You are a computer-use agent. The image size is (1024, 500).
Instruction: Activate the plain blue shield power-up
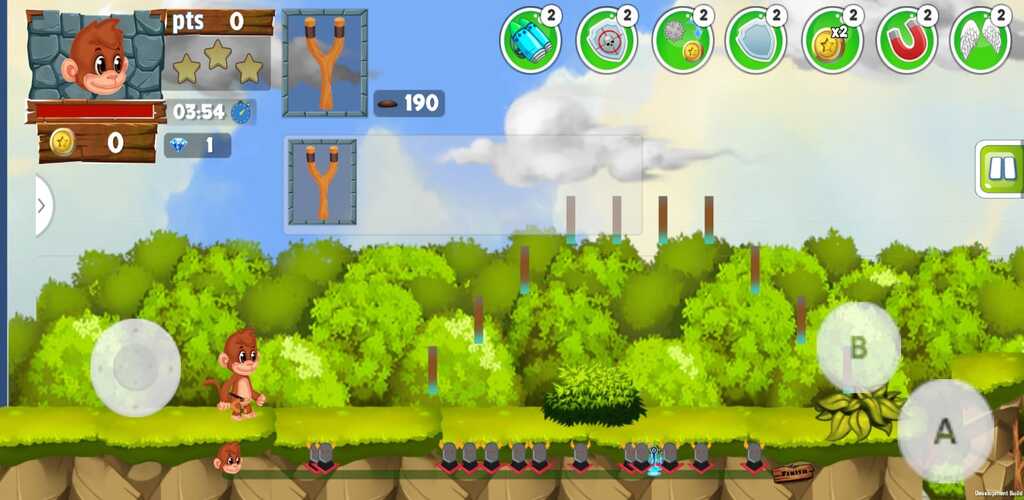[x=755, y=41]
